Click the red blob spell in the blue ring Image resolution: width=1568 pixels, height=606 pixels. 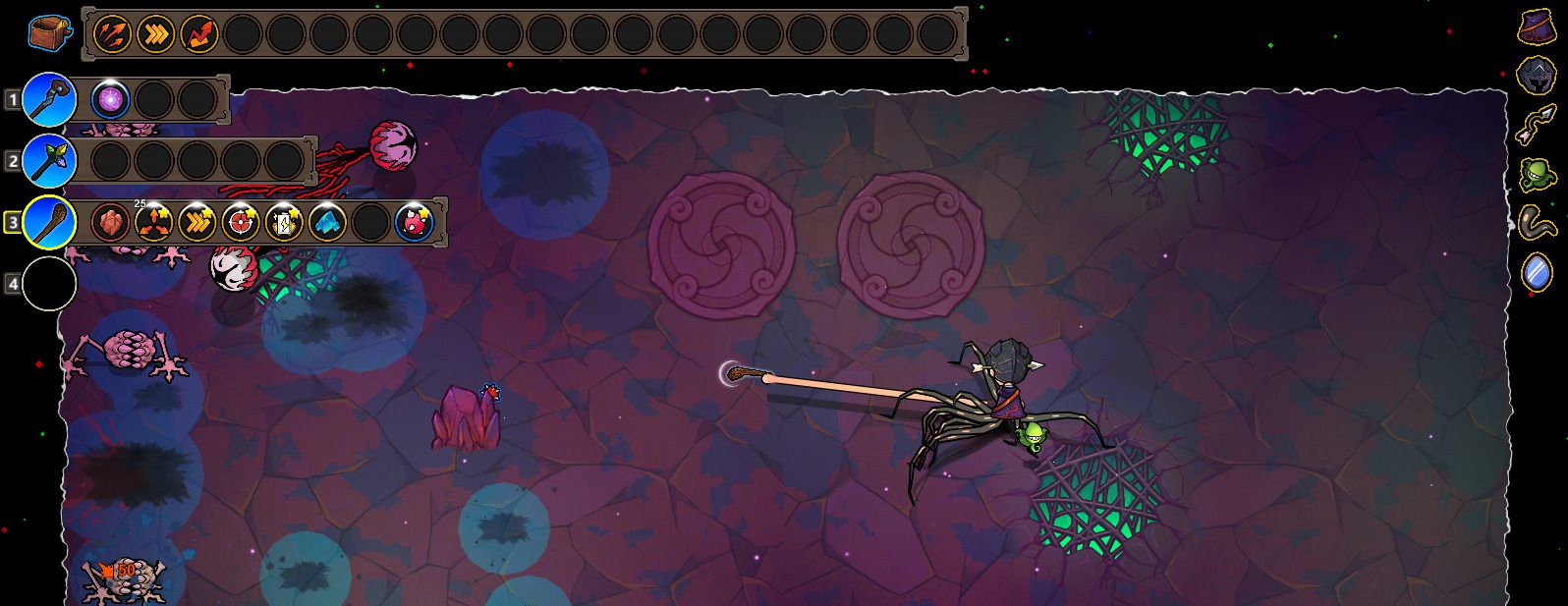coord(415,222)
